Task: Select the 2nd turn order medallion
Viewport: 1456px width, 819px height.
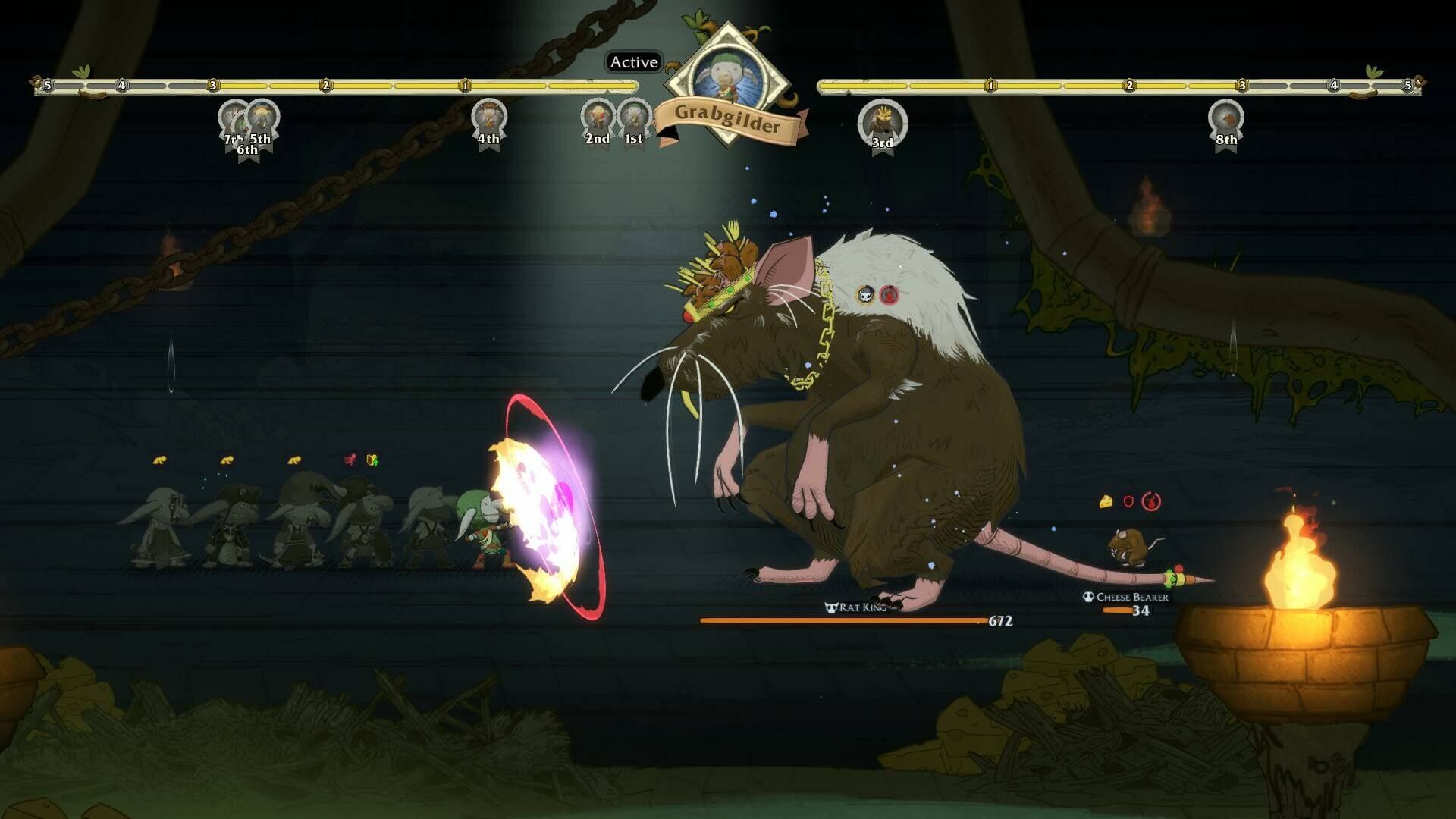Action: (x=598, y=118)
